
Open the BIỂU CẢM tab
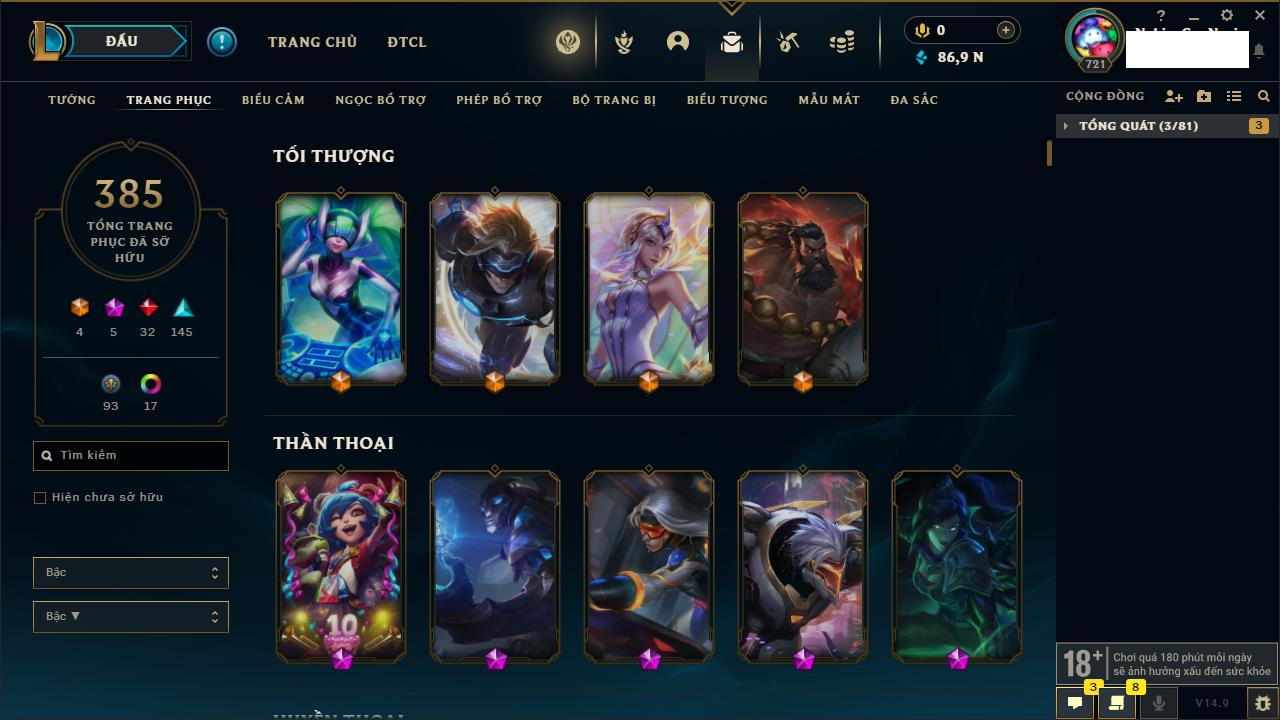[x=273, y=100]
